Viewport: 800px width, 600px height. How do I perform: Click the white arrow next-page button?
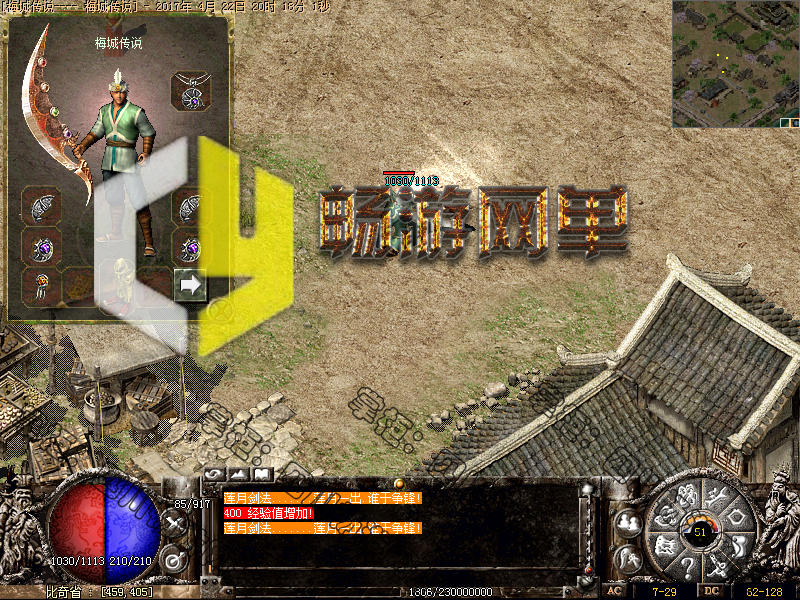pos(190,285)
